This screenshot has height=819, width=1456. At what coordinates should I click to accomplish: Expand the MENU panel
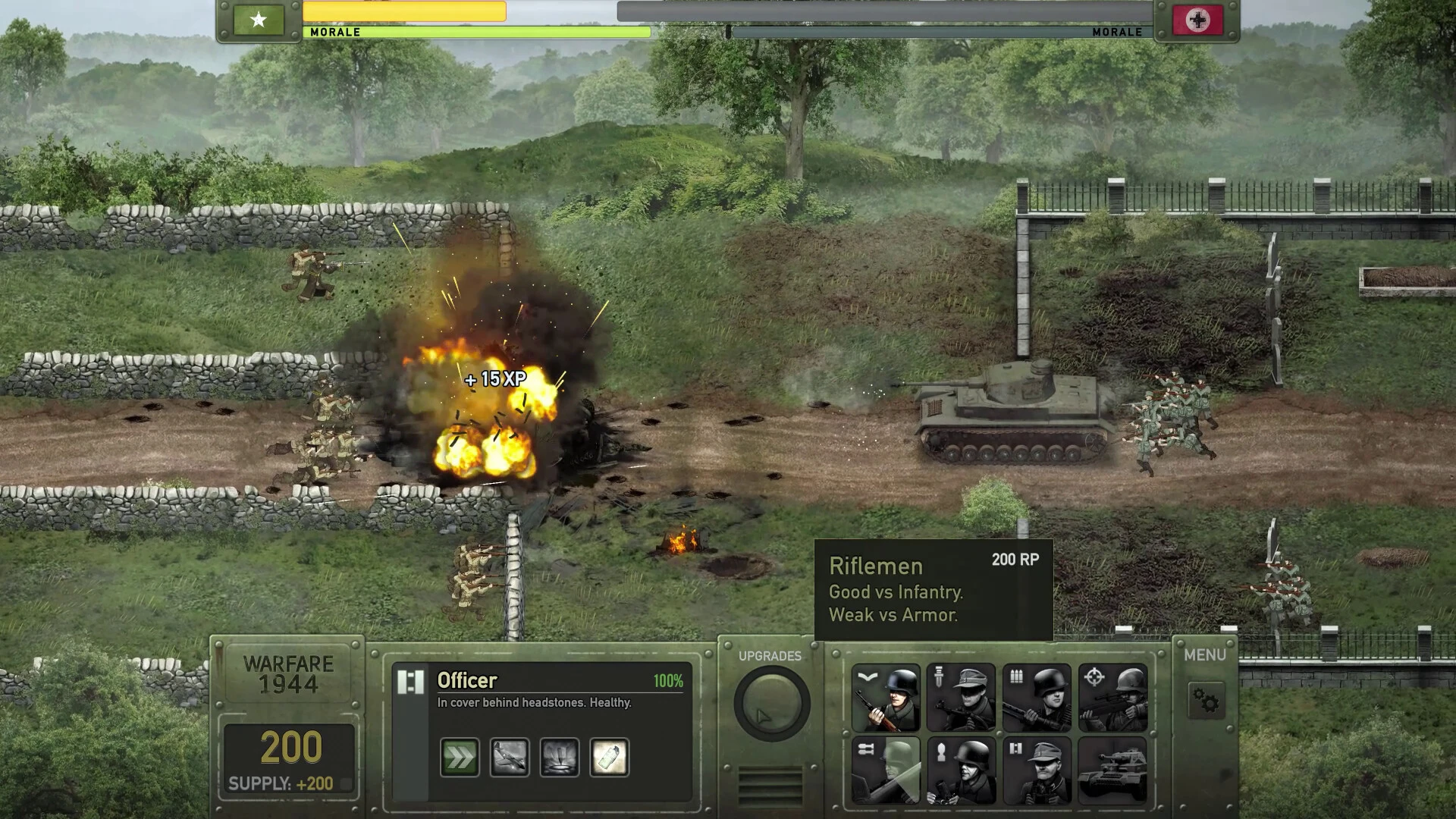click(x=1205, y=654)
